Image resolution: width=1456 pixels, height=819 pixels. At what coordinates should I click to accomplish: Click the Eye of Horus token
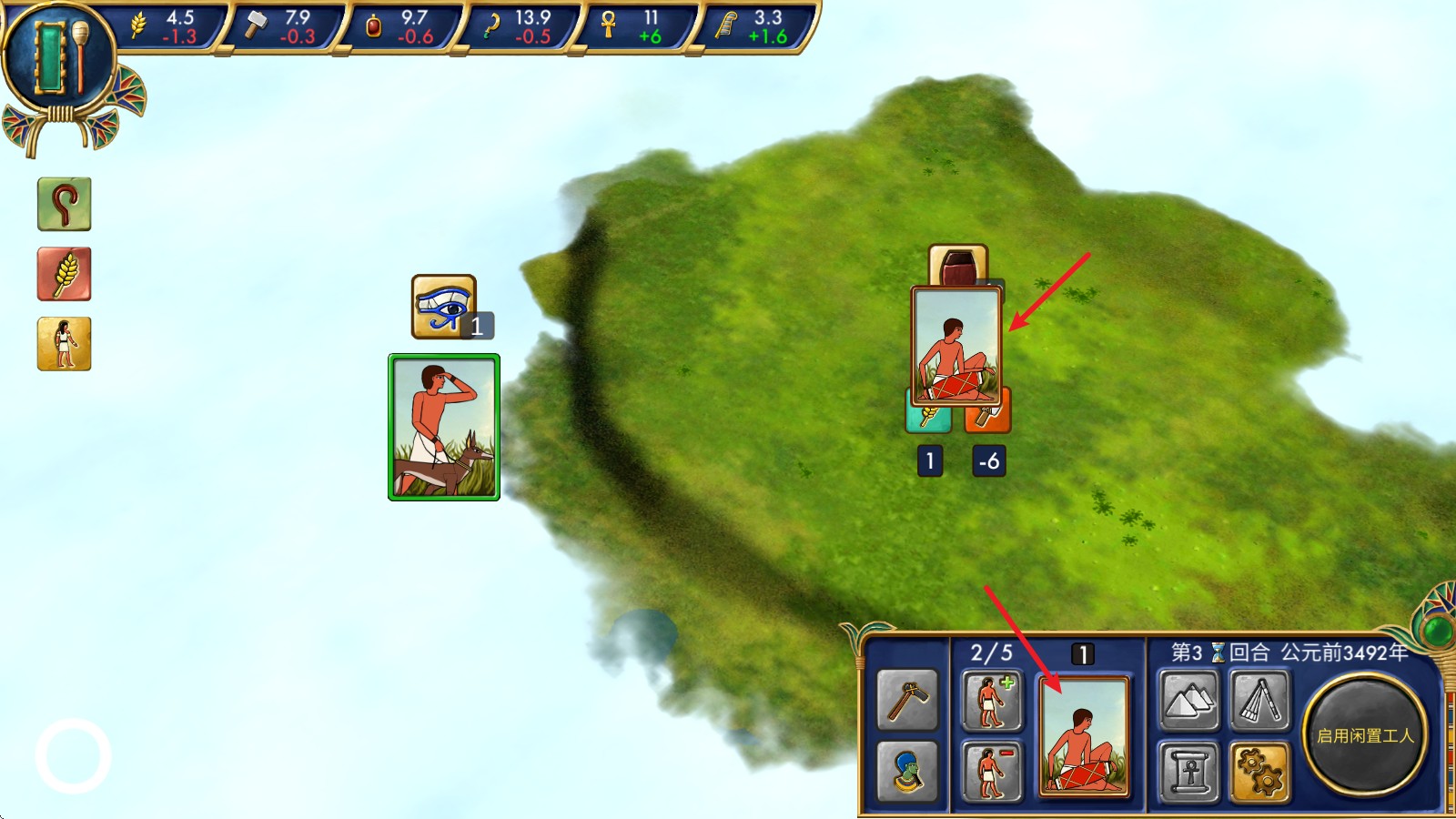point(443,307)
